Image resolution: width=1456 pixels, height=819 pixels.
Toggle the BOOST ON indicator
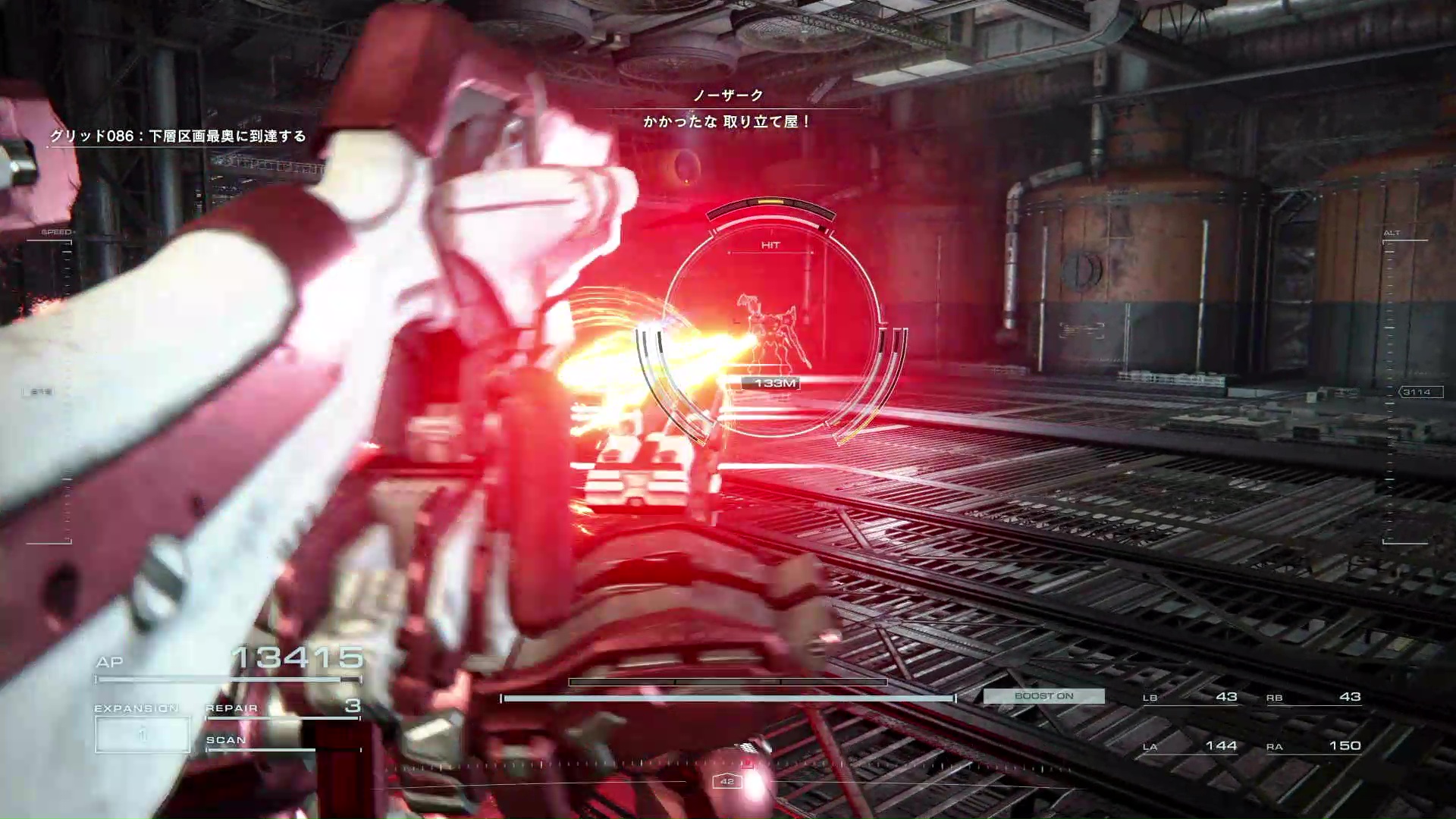tap(1043, 696)
